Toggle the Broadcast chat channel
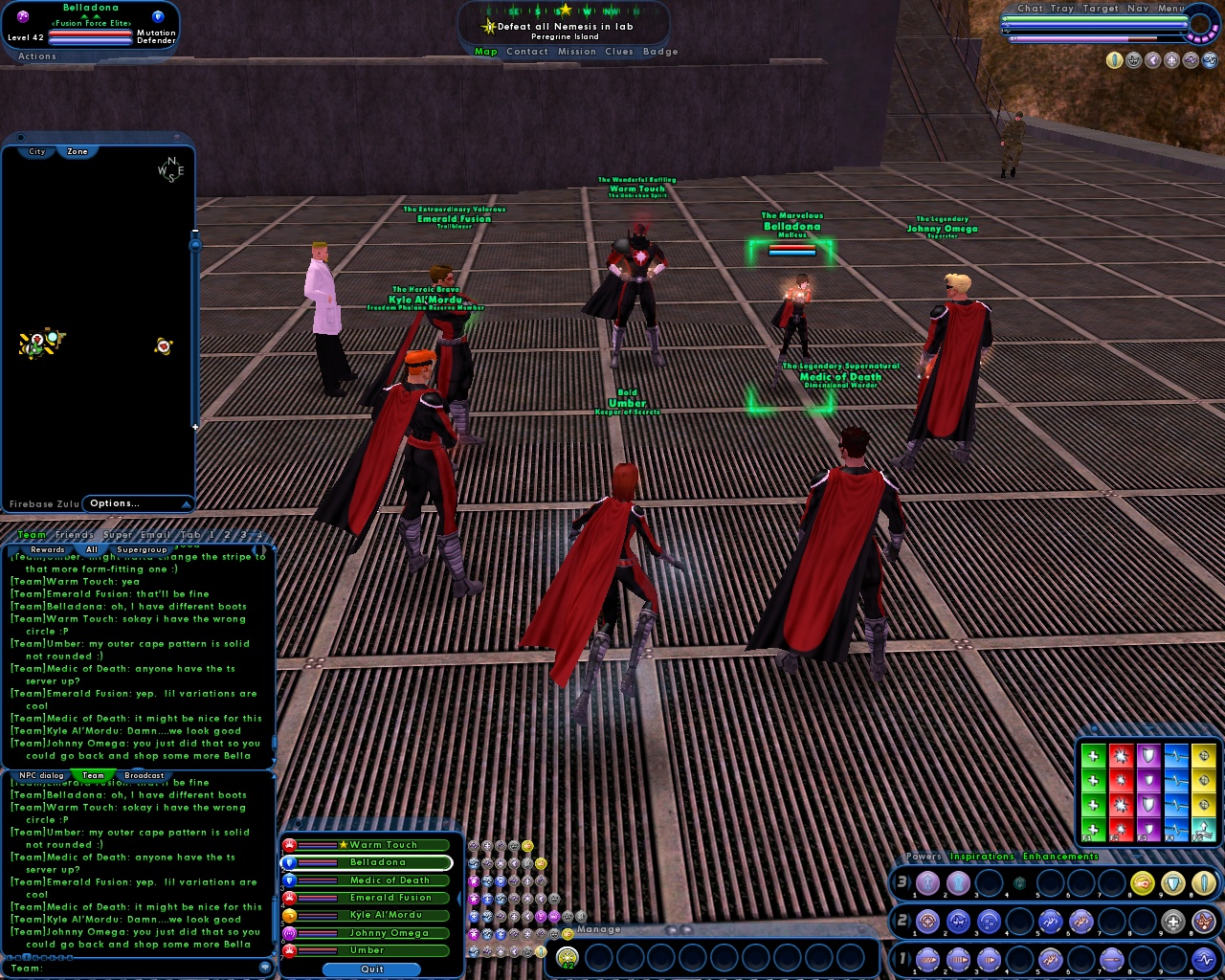 [x=146, y=775]
